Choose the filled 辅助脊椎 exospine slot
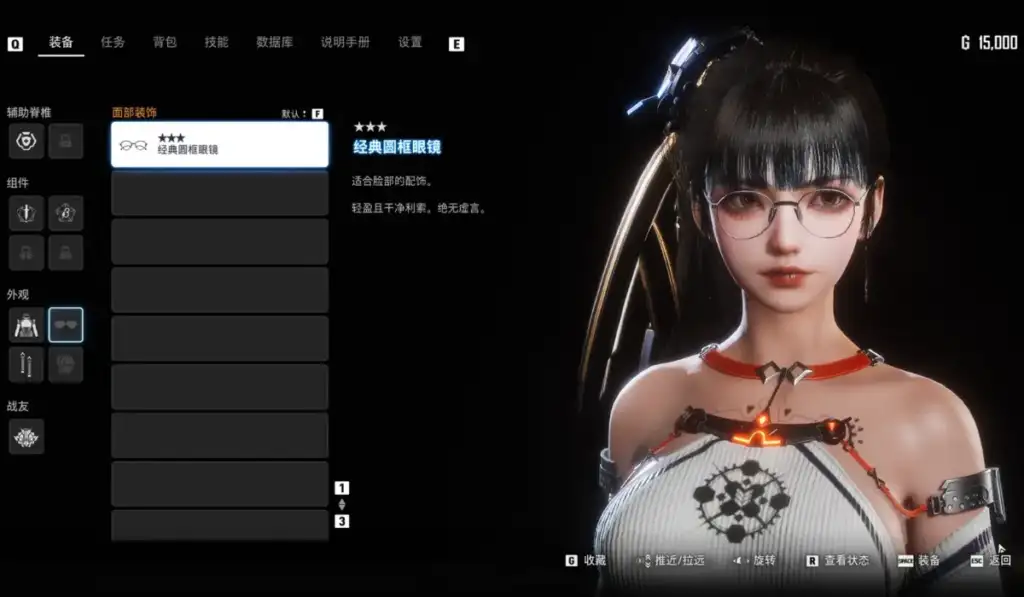 [x=26, y=142]
